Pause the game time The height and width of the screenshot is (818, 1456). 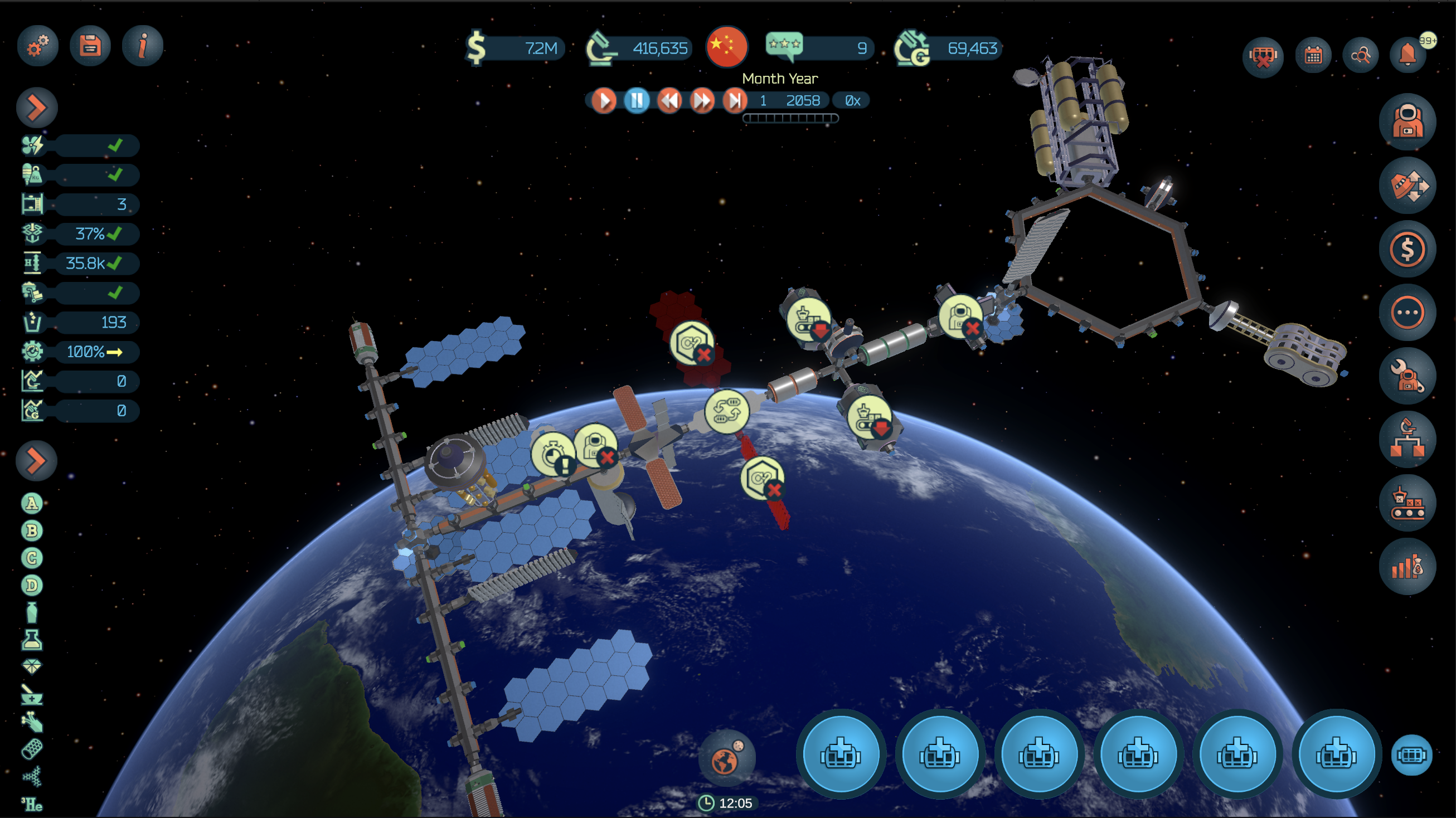[x=637, y=101]
